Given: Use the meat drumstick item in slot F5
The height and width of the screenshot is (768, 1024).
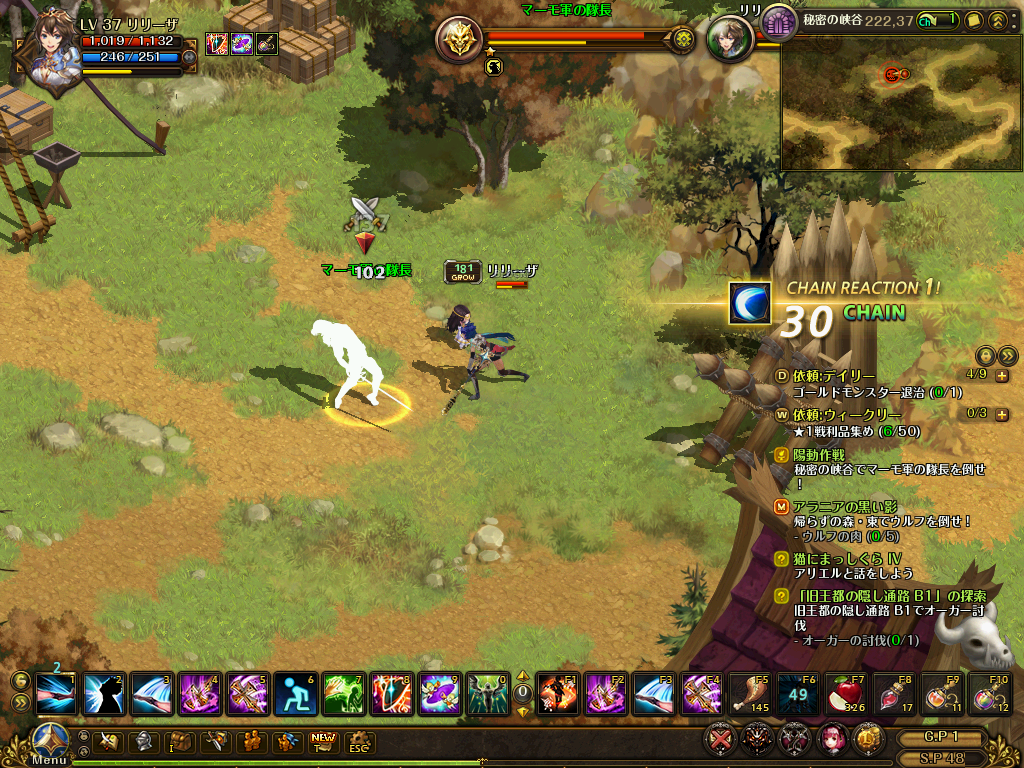Looking at the screenshot, I should point(750,692).
